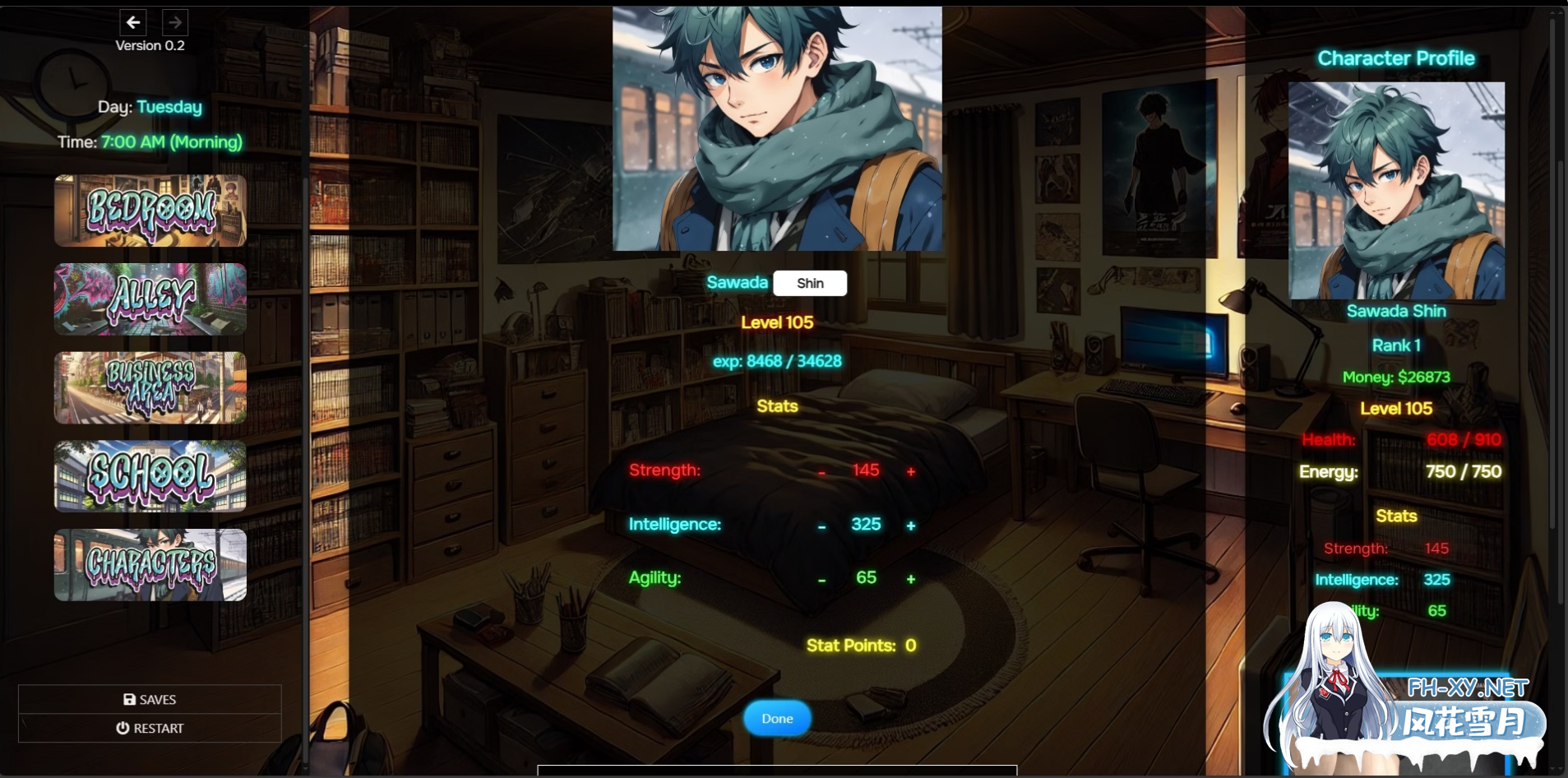This screenshot has height=778, width=1568.
Task: Restart the game
Action: coord(150,728)
